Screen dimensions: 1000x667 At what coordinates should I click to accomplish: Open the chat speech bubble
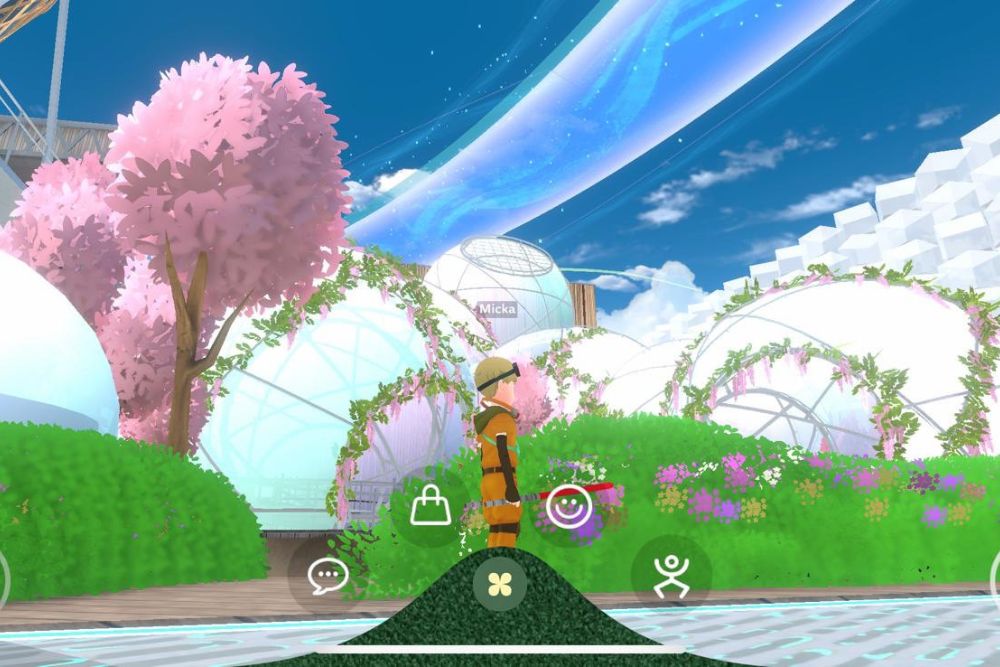pos(328,575)
